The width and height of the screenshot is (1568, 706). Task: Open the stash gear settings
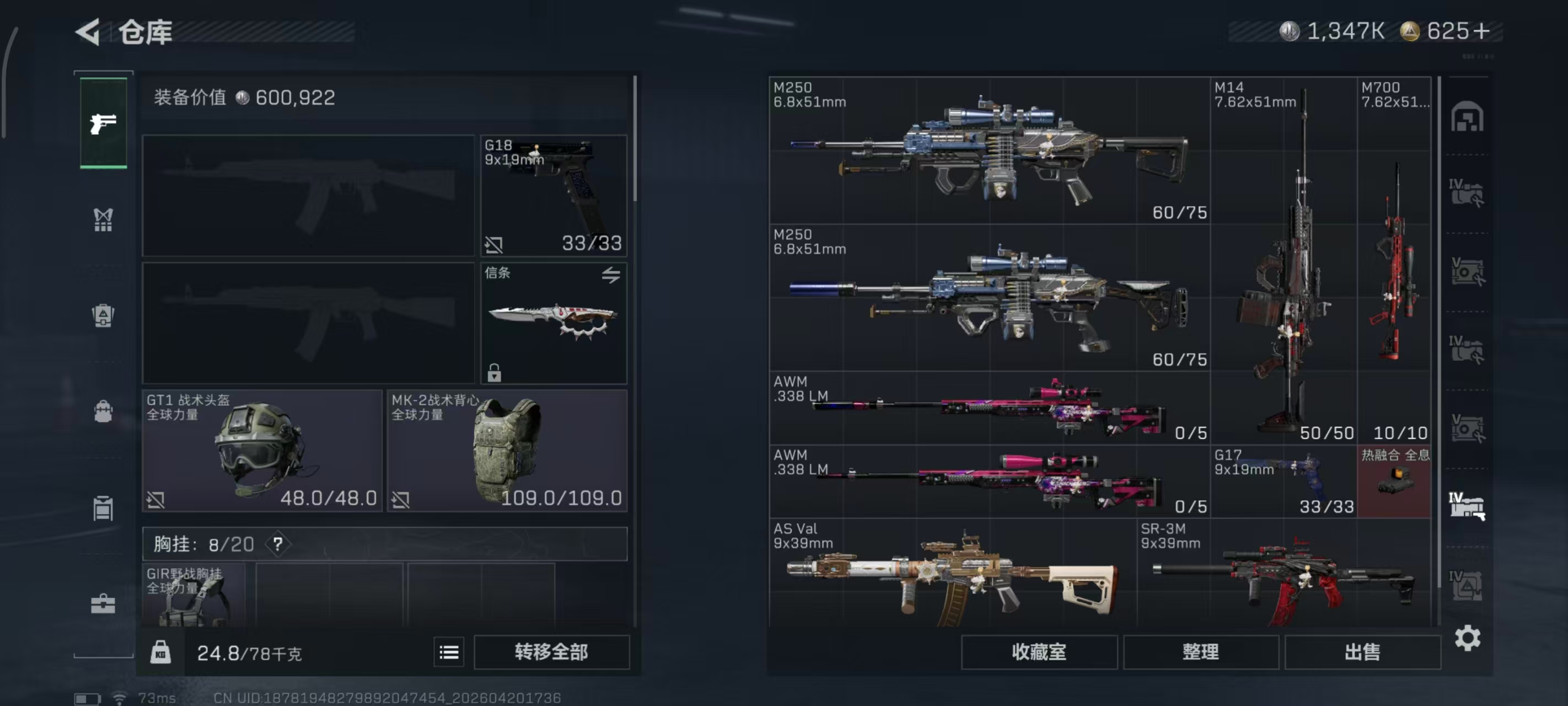[1468, 638]
